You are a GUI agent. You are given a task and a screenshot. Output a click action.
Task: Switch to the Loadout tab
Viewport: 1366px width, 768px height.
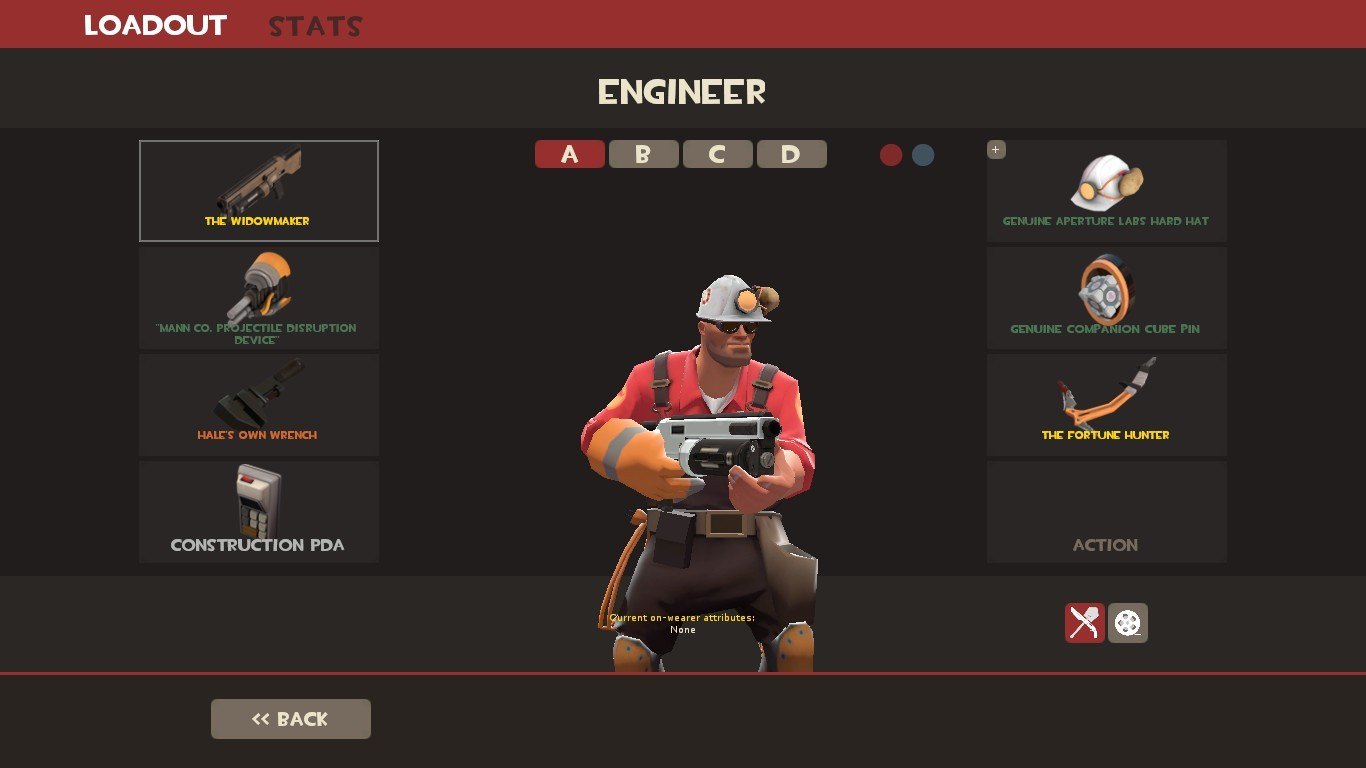[155, 25]
